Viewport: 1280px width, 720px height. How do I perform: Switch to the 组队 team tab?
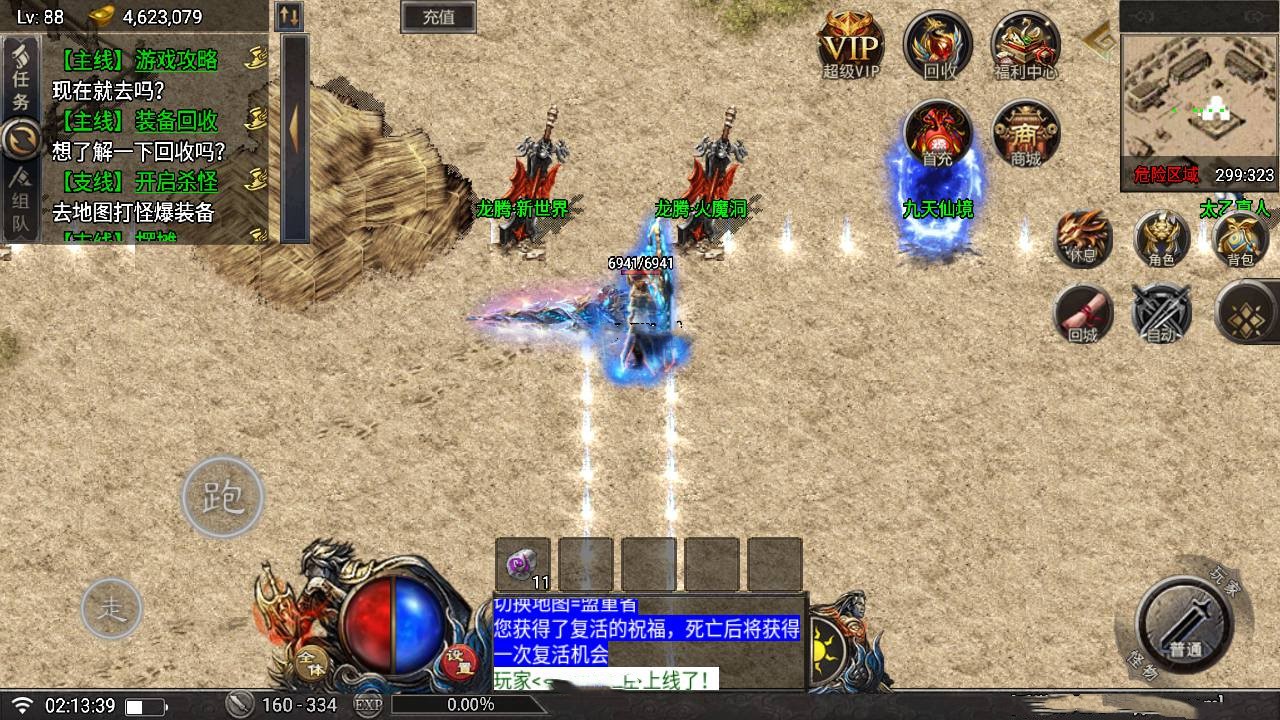[21, 203]
